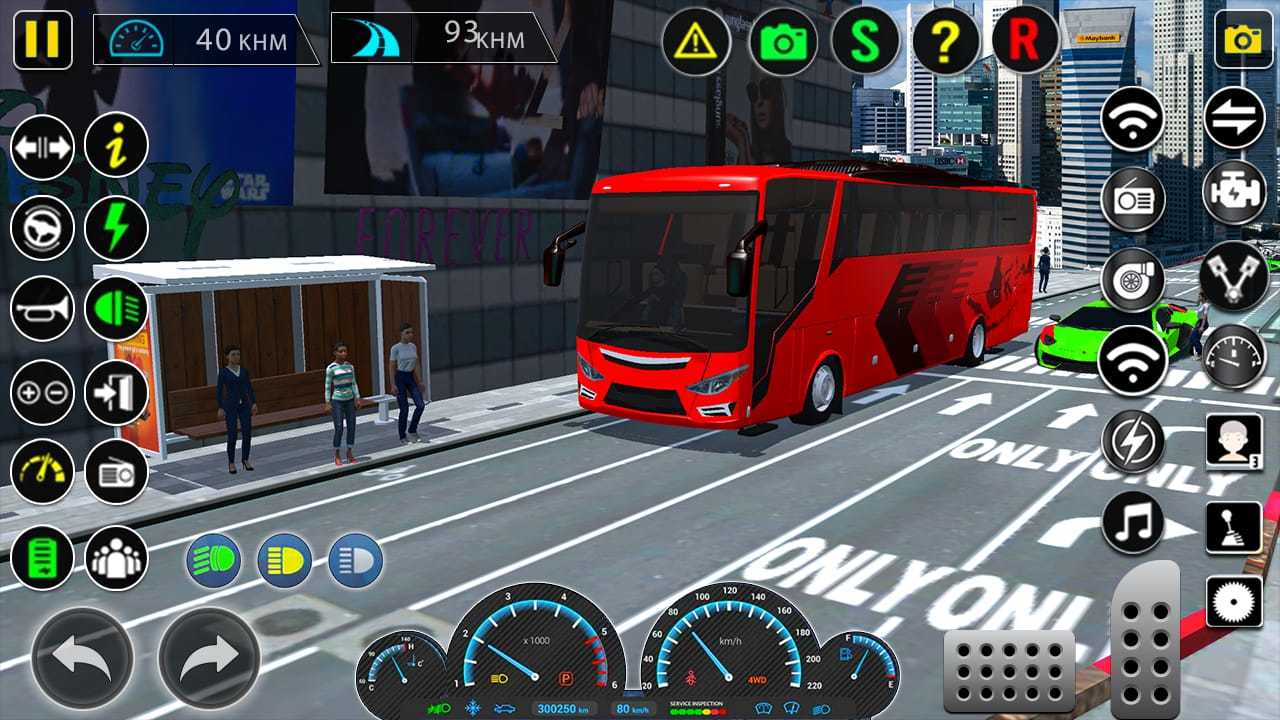Open the bus door
Viewport: 1280px width, 720px height.
click(116, 392)
